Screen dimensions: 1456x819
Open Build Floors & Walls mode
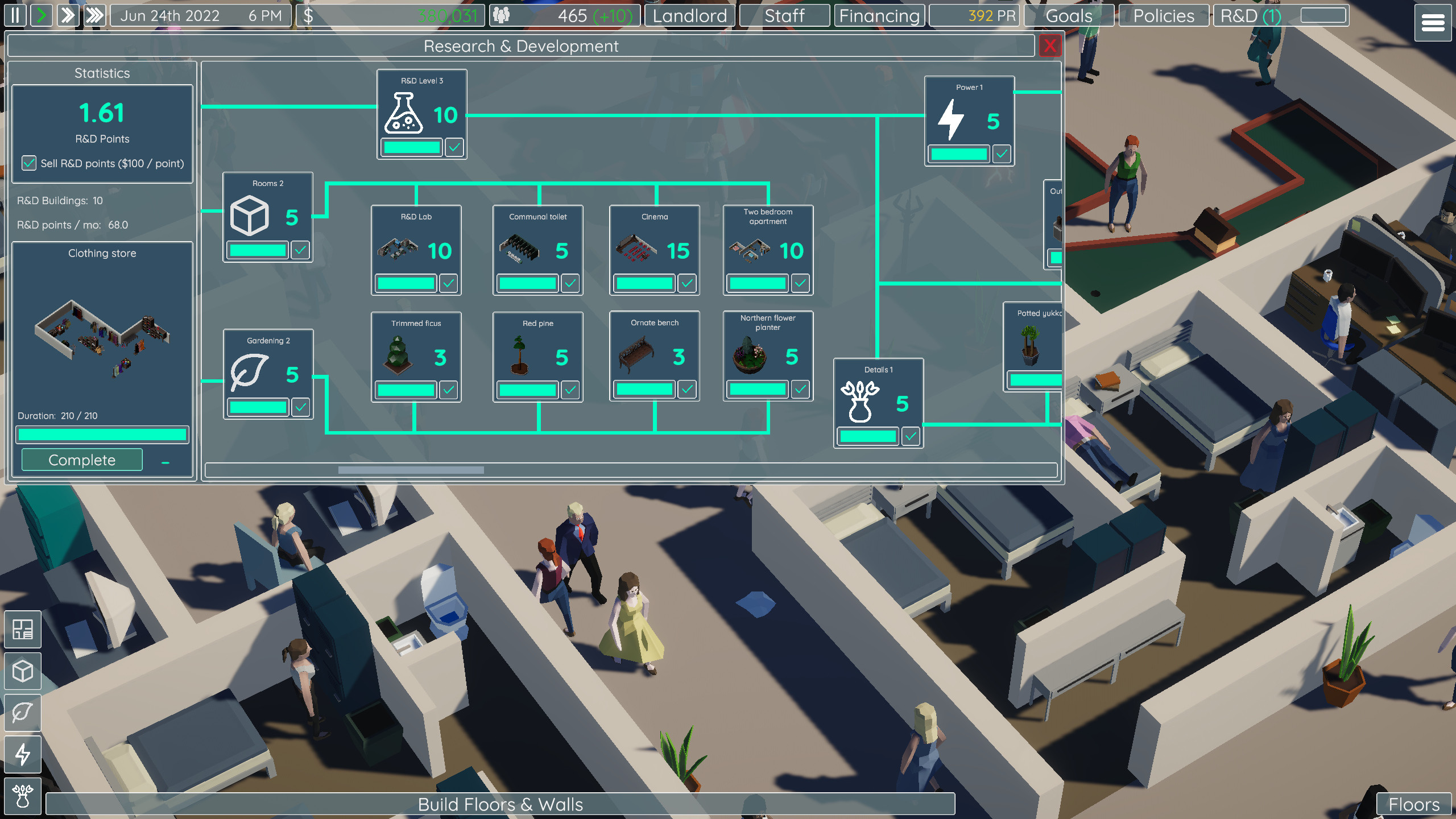point(500,804)
